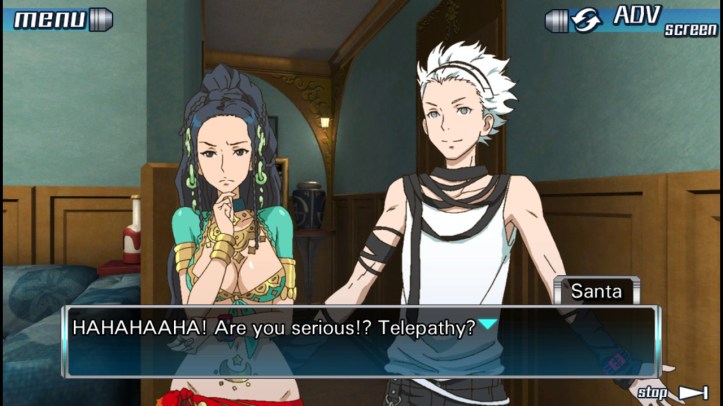Image resolution: width=723 pixels, height=406 pixels.
Task: Click the stop arrow button
Action: (x=675, y=392)
